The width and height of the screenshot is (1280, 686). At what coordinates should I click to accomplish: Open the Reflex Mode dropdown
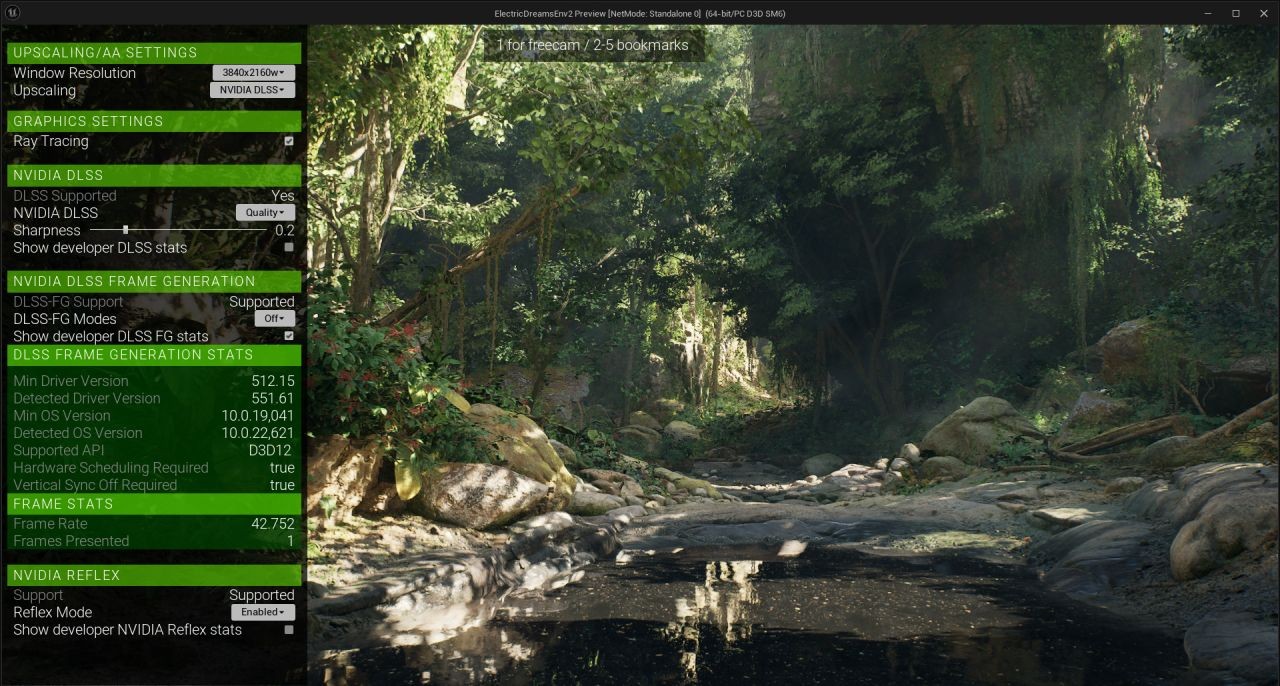coord(263,612)
